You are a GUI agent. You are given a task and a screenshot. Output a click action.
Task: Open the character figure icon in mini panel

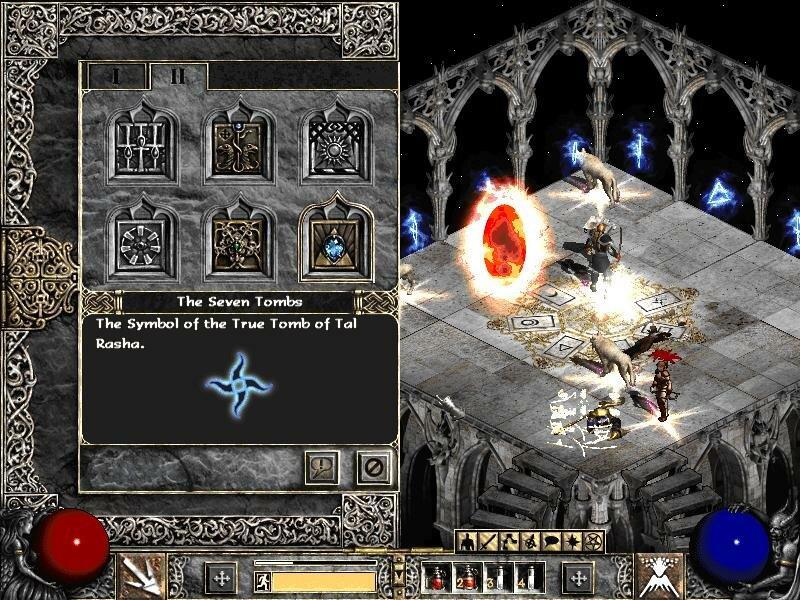click(464, 541)
